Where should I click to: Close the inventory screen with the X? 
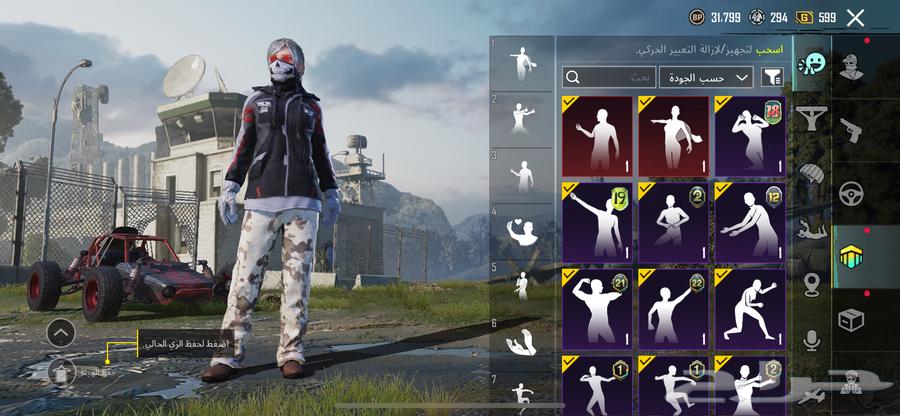click(855, 17)
